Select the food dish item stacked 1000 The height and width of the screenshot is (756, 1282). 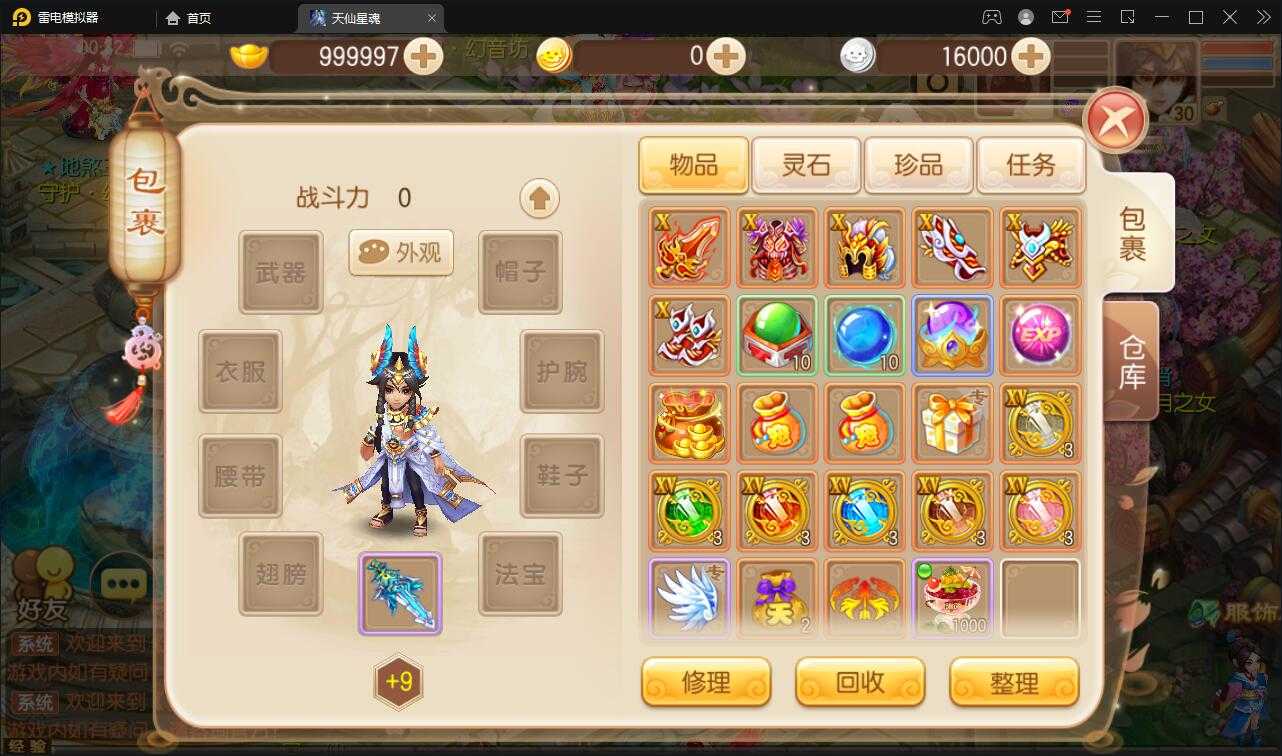(953, 599)
